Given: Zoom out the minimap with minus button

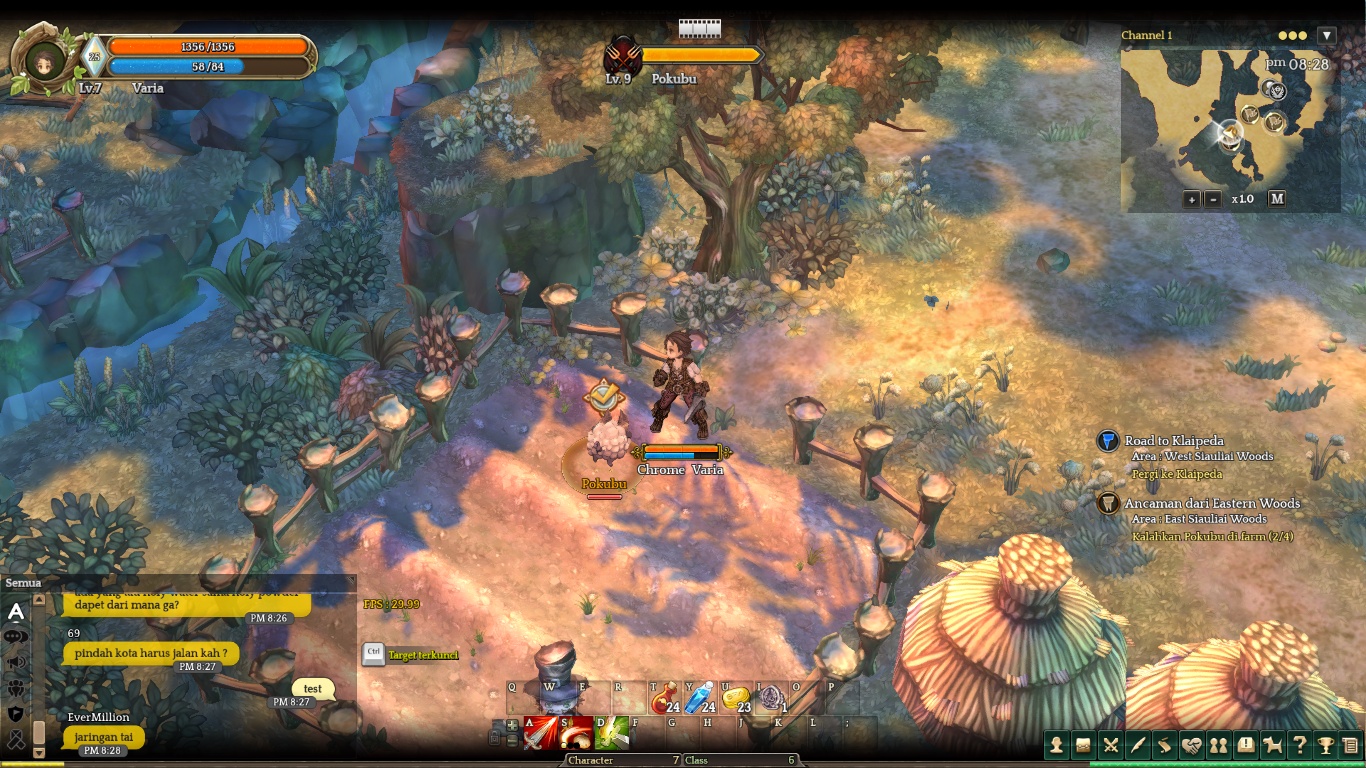Looking at the screenshot, I should click(1213, 199).
